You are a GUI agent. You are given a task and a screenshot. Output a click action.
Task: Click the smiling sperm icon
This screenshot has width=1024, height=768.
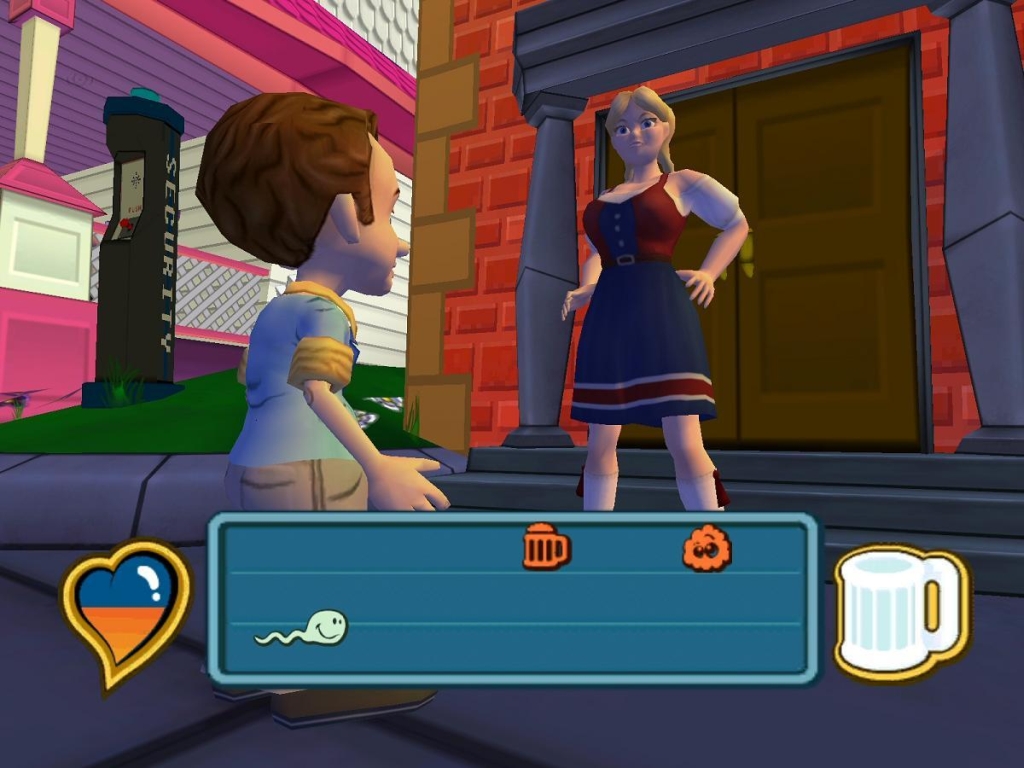click(x=303, y=628)
